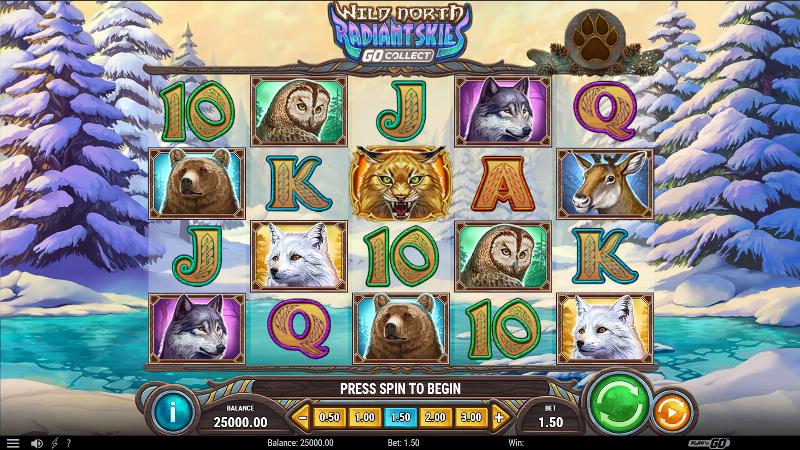
Task: Open help with the question mark icon
Action: 68,442
